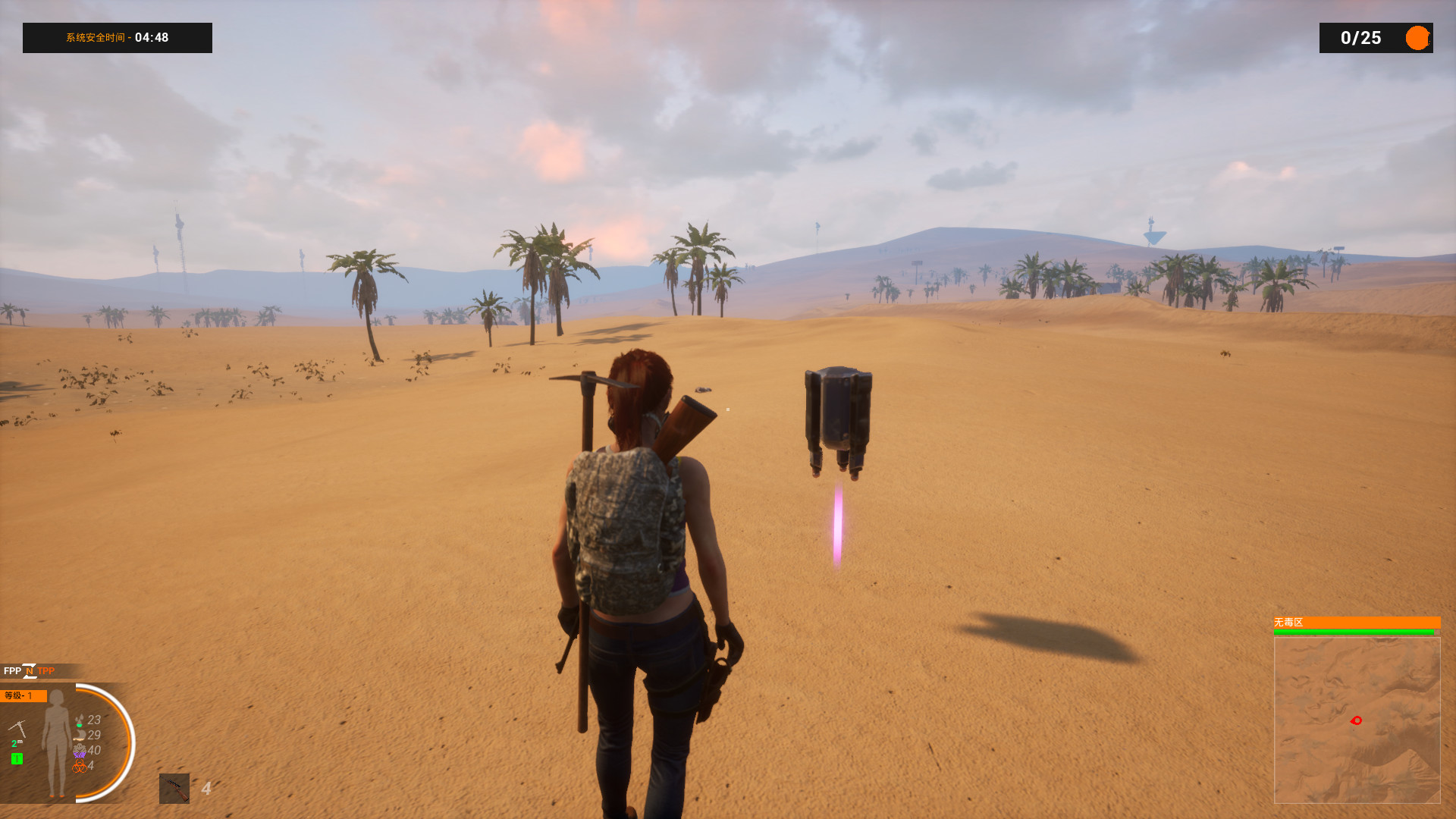The image size is (1456, 819).
Task: Click the 2m distance label
Action: tap(17, 742)
